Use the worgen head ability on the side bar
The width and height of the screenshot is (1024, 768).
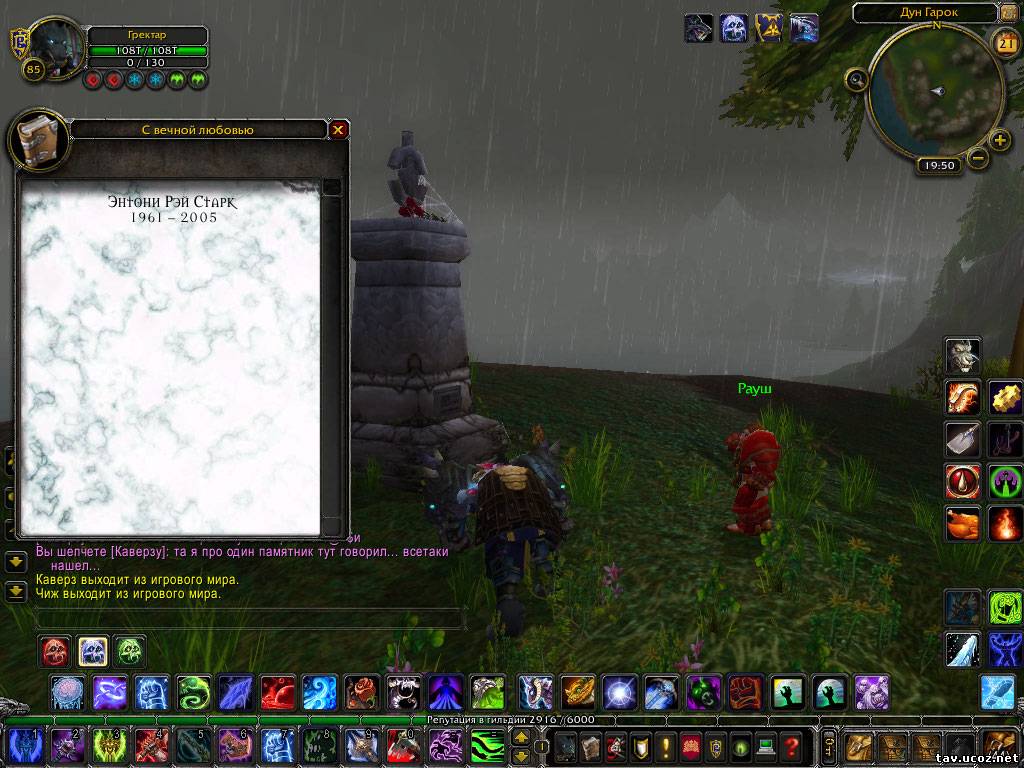[x=963, y=355]
